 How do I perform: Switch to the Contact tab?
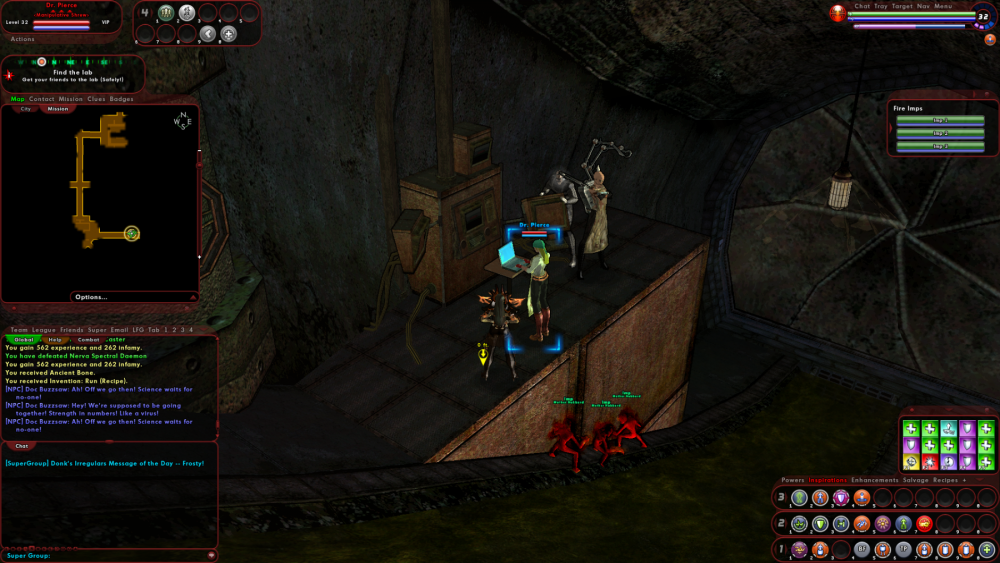coord(42,99)
